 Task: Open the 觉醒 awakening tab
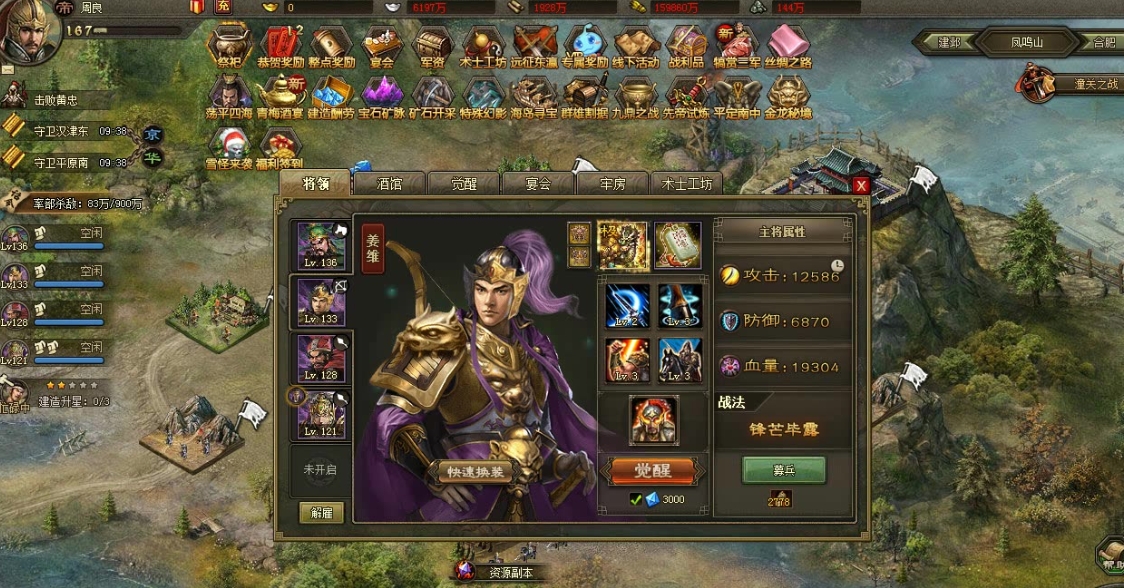[x=463, y=184]
